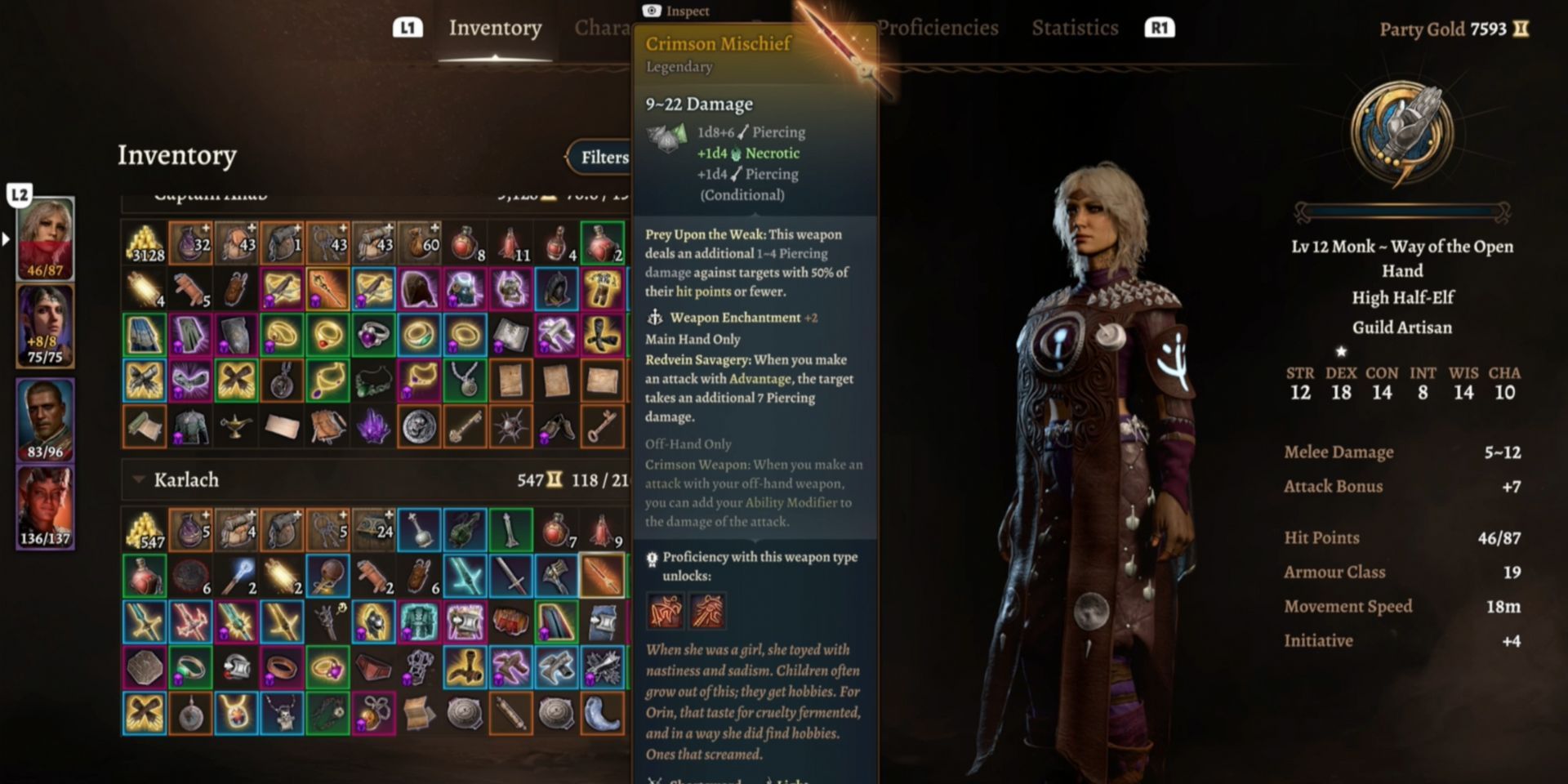
Task: Click the second weapon action unlock icon in tooltip
Action: pos(706,610)
